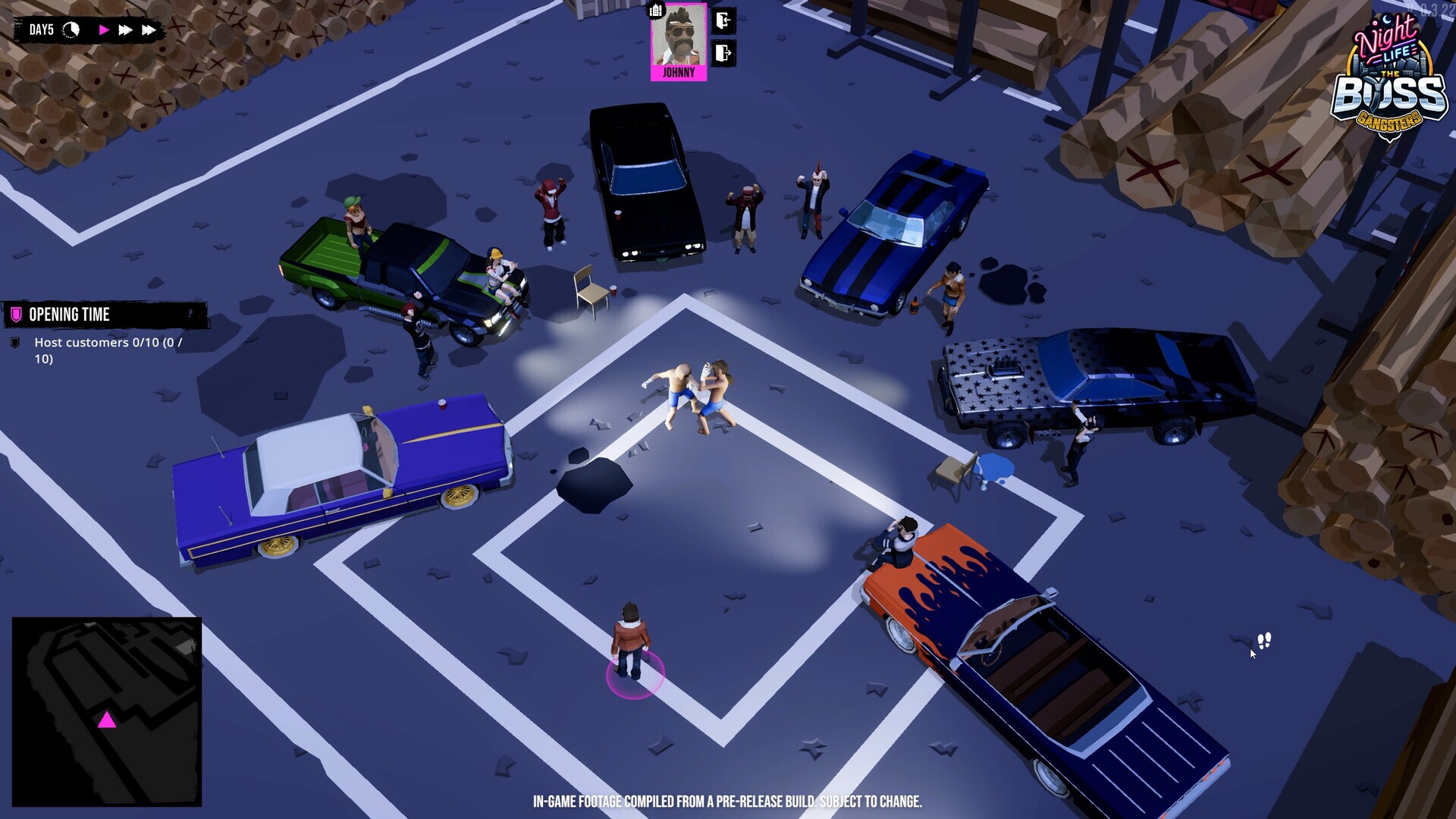Click the exit-door icon beside Johnny's portrait
This screenshot has width=1456, height=819.
722,53
